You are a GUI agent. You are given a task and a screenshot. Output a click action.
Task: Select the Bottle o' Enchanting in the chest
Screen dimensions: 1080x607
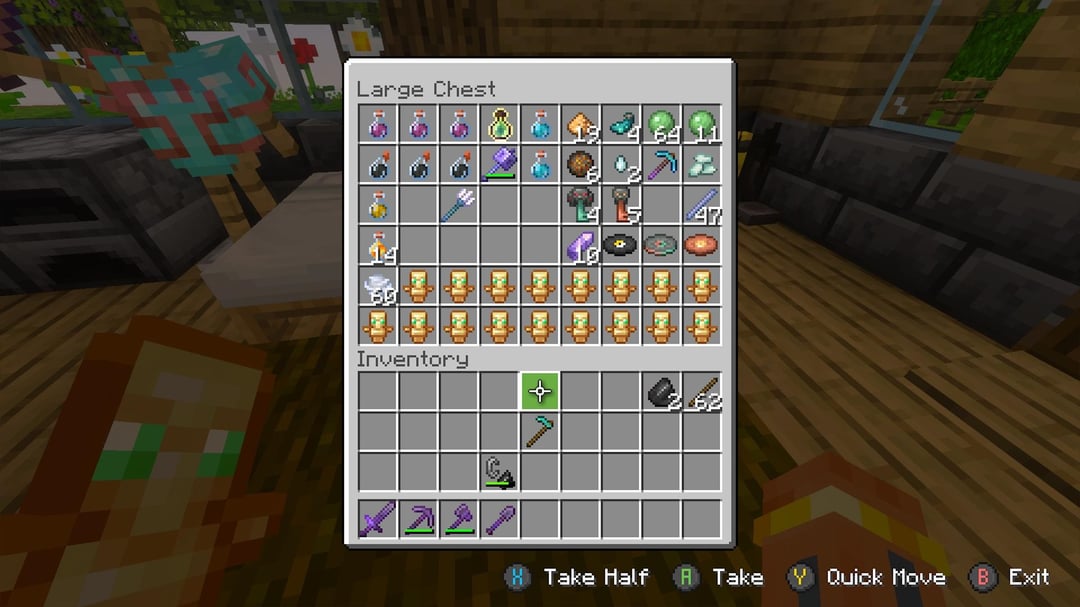499,125
